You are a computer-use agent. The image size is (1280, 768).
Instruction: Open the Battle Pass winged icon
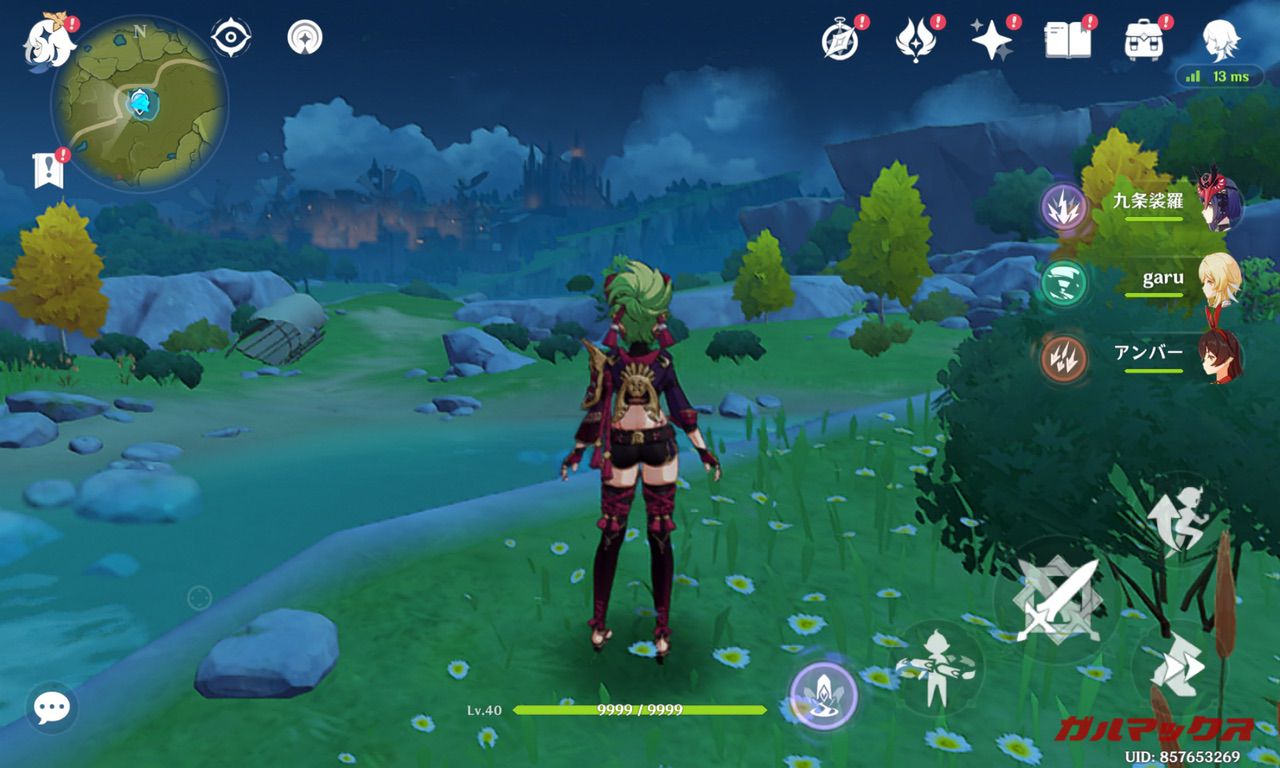(915, 40)
